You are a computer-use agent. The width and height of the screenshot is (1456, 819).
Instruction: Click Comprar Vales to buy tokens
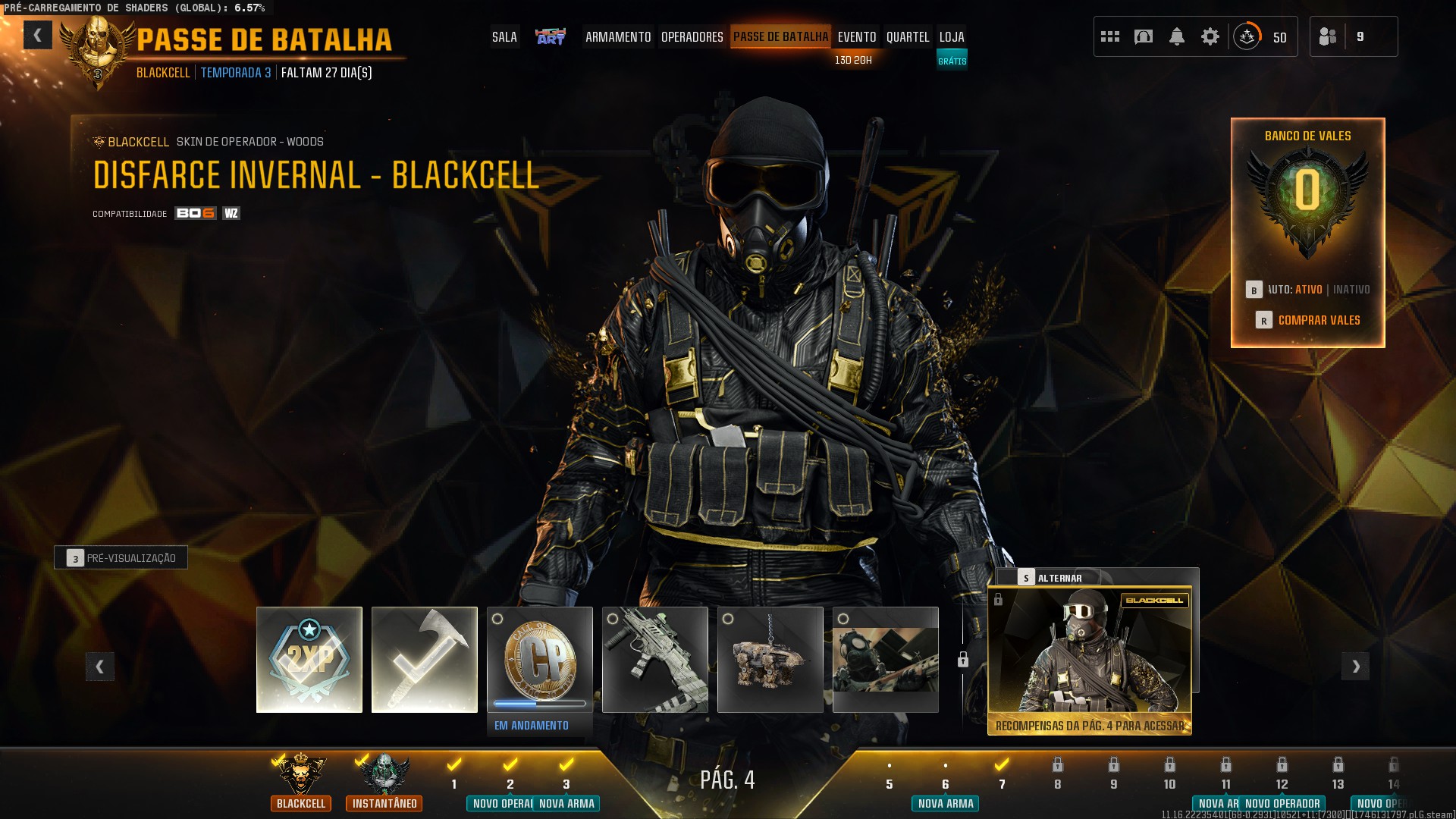click(x=1319, y=320)
